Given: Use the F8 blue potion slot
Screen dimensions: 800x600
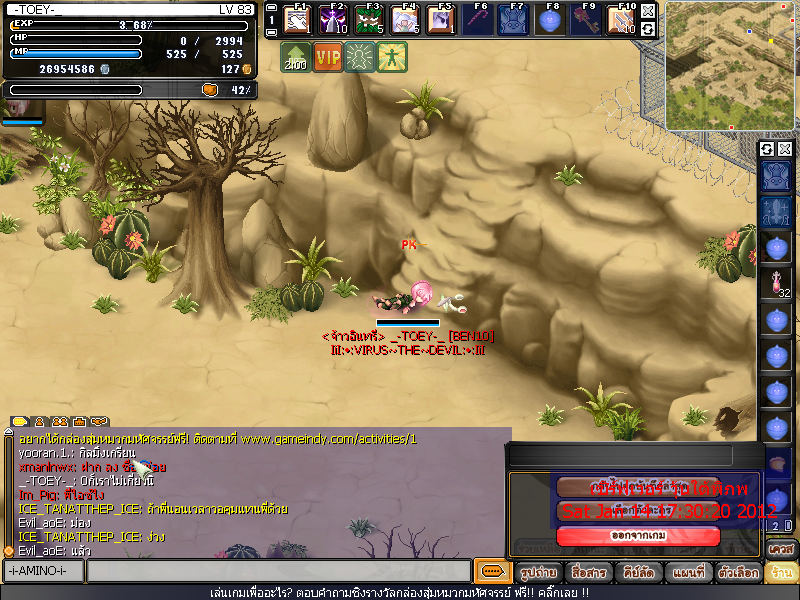Looking at the screenshot, I should [x=551, y=19].
